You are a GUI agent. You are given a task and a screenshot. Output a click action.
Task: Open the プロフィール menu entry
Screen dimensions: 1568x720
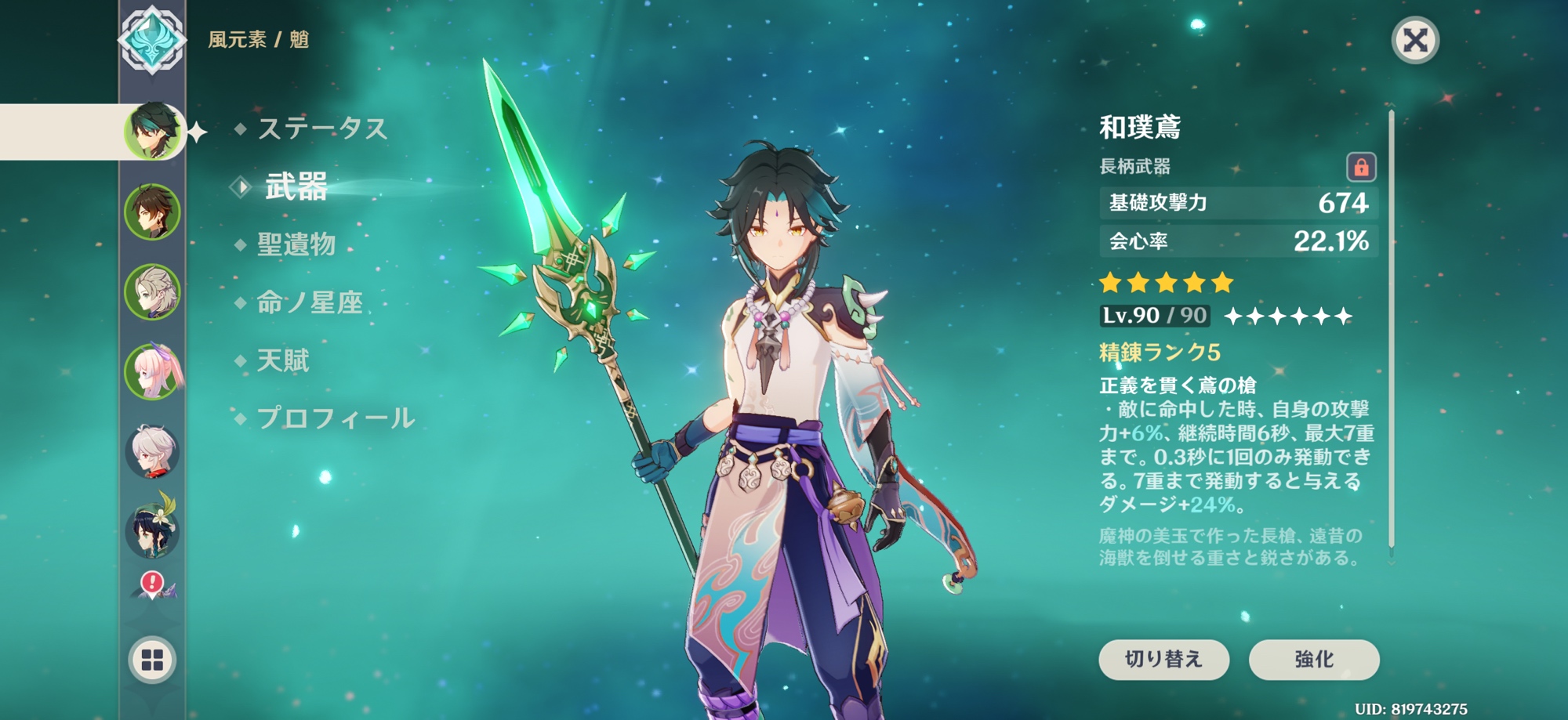click(x=335, y=418)
